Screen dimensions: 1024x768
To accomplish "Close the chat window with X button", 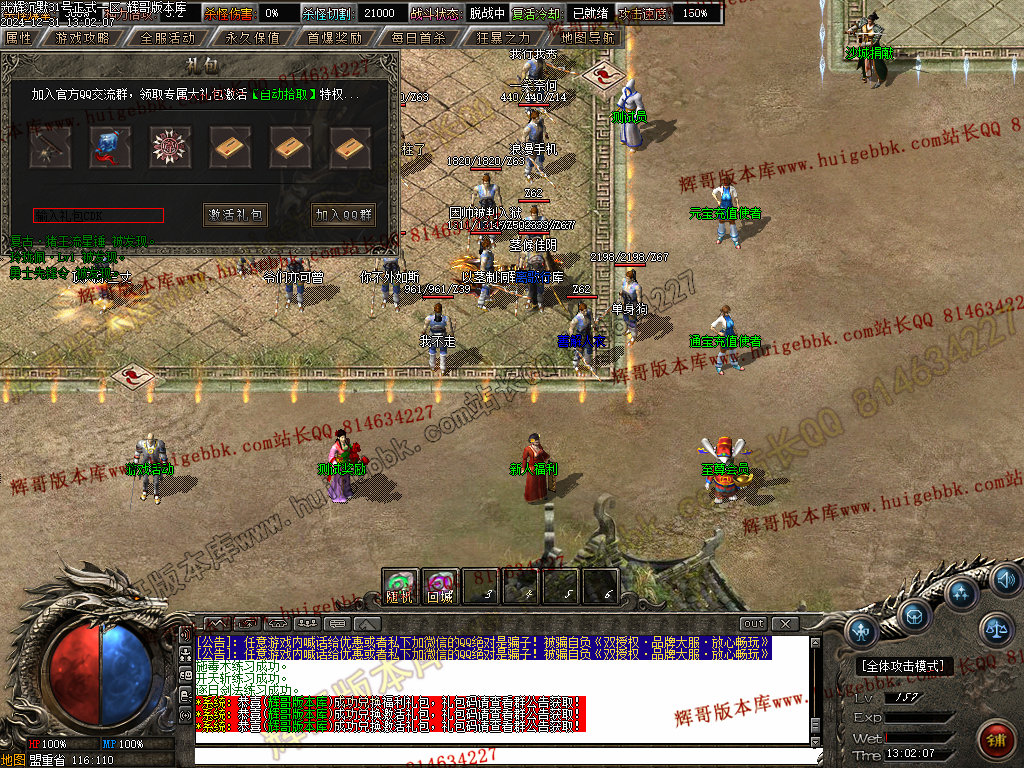I will click(785, 624).
